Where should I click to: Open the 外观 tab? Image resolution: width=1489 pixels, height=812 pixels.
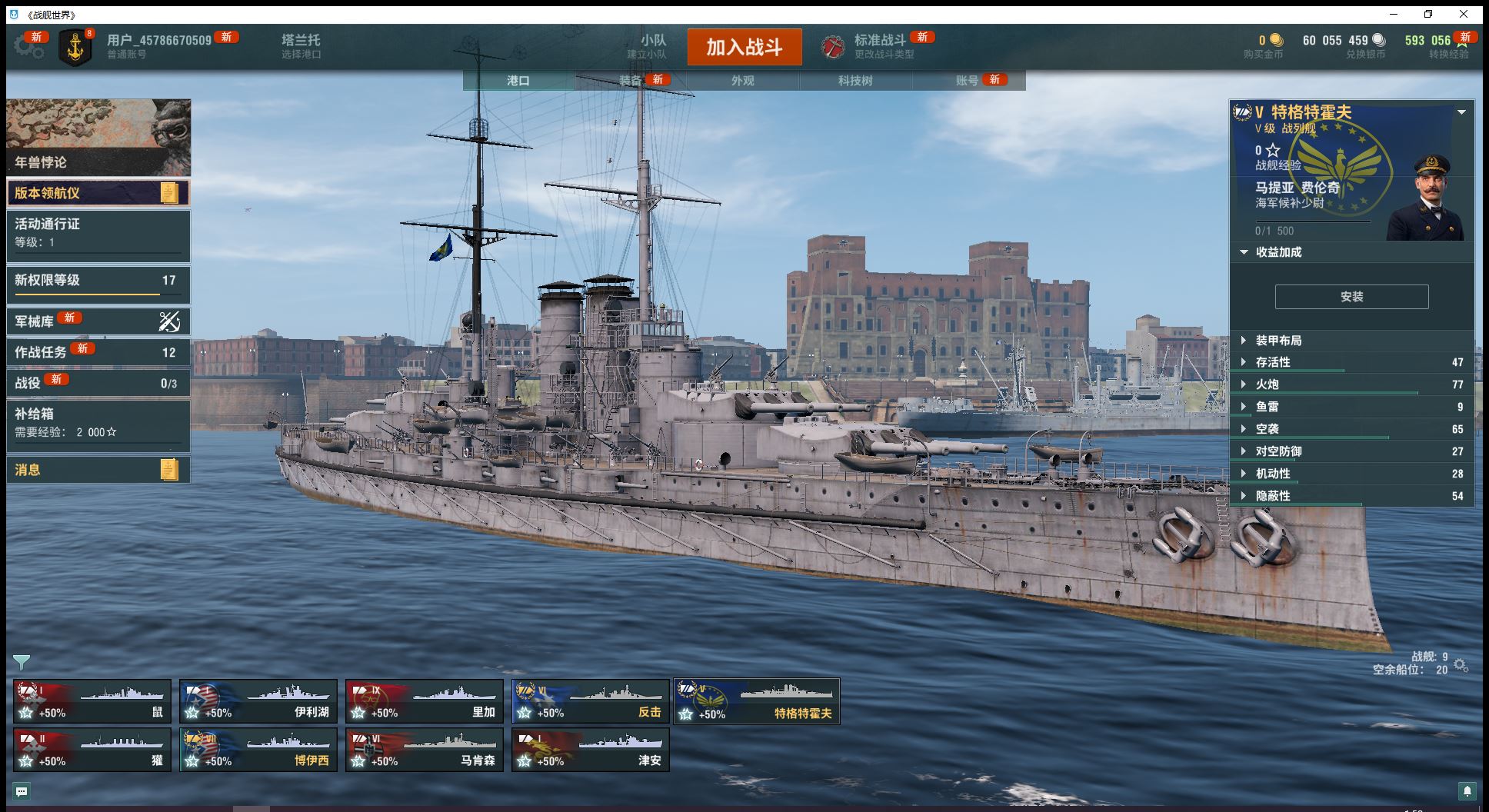[x=742, y=81]
